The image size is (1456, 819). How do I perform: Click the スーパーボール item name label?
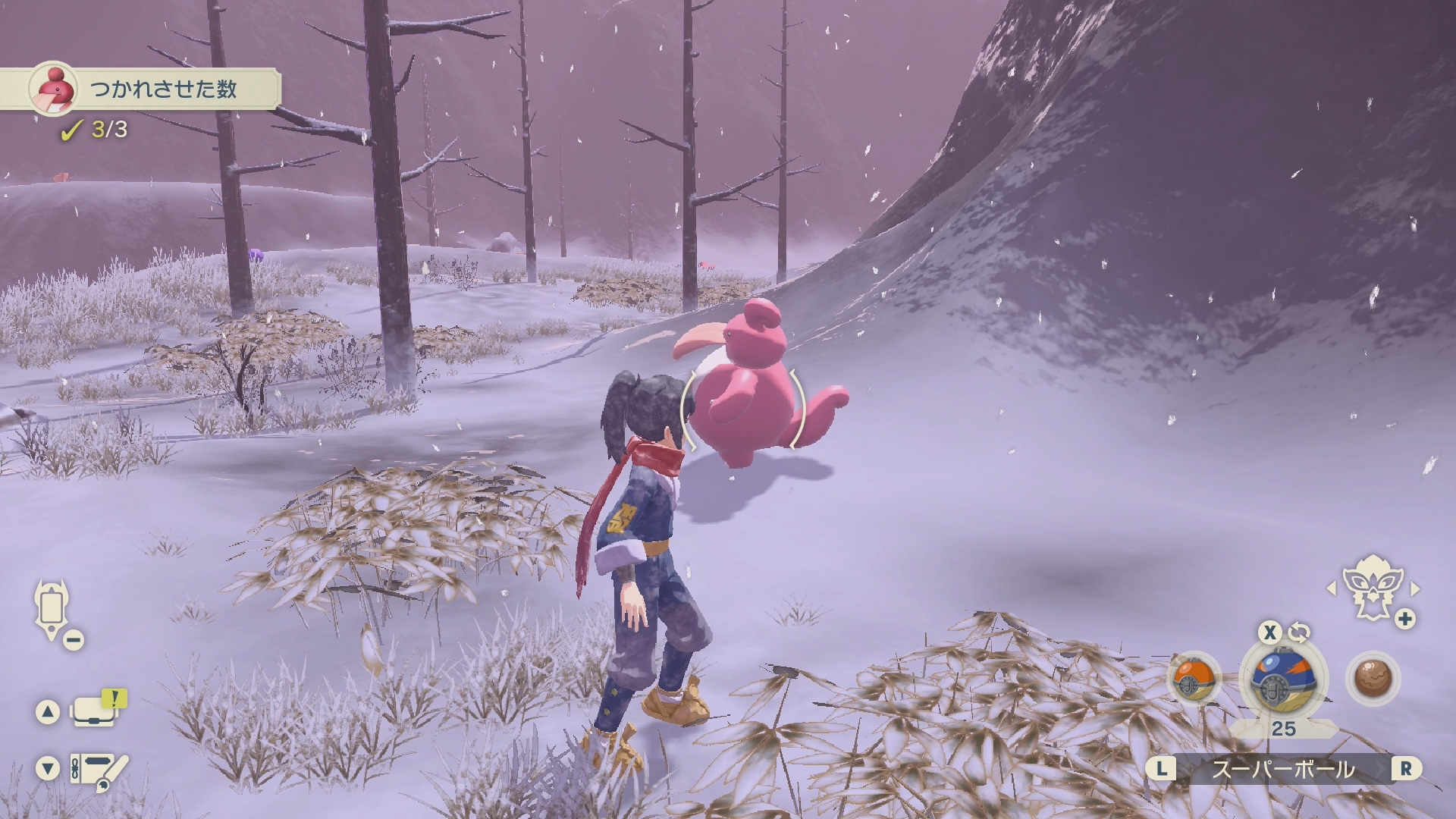[1282, 770]
